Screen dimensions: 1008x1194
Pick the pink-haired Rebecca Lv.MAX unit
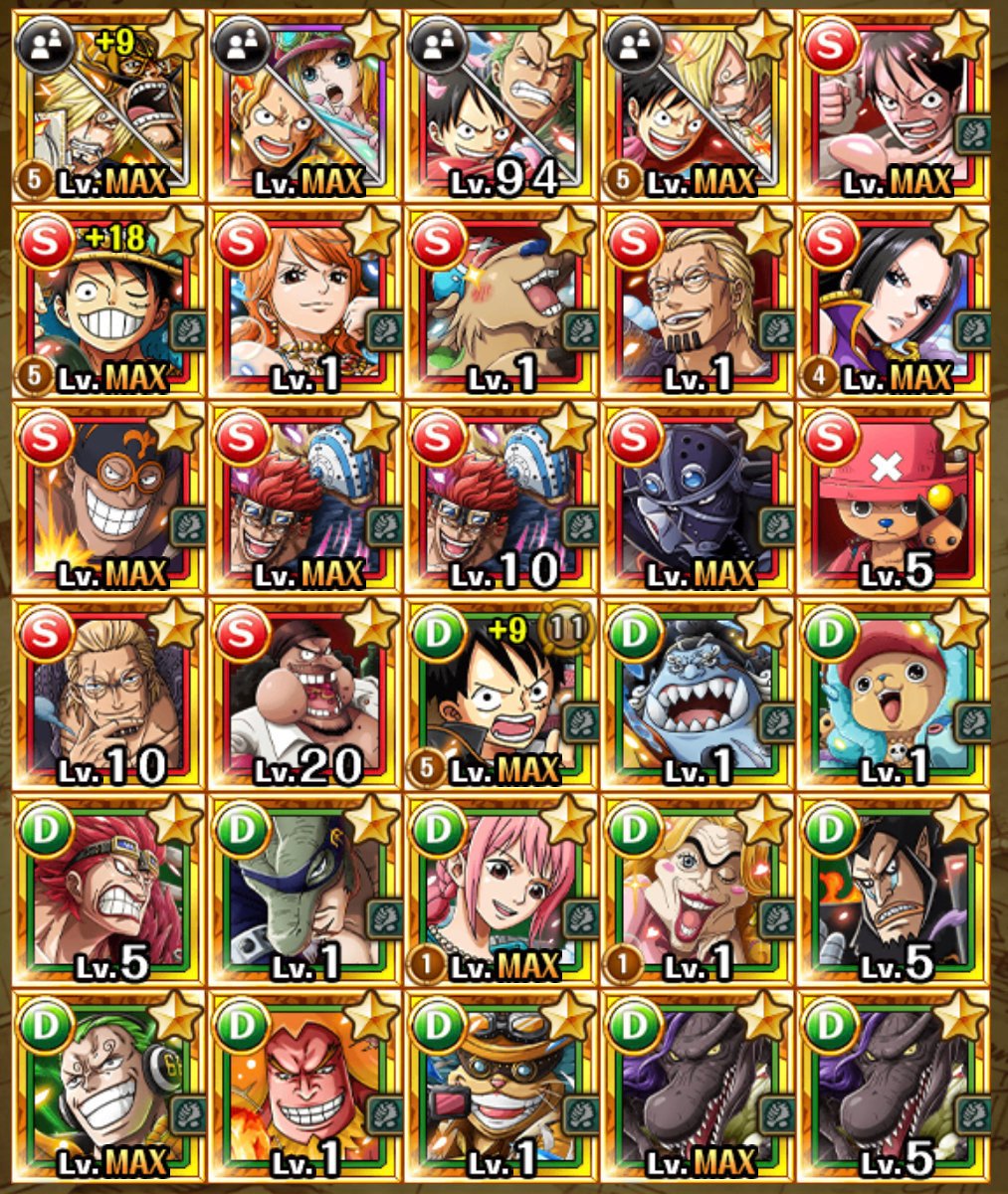501,890
